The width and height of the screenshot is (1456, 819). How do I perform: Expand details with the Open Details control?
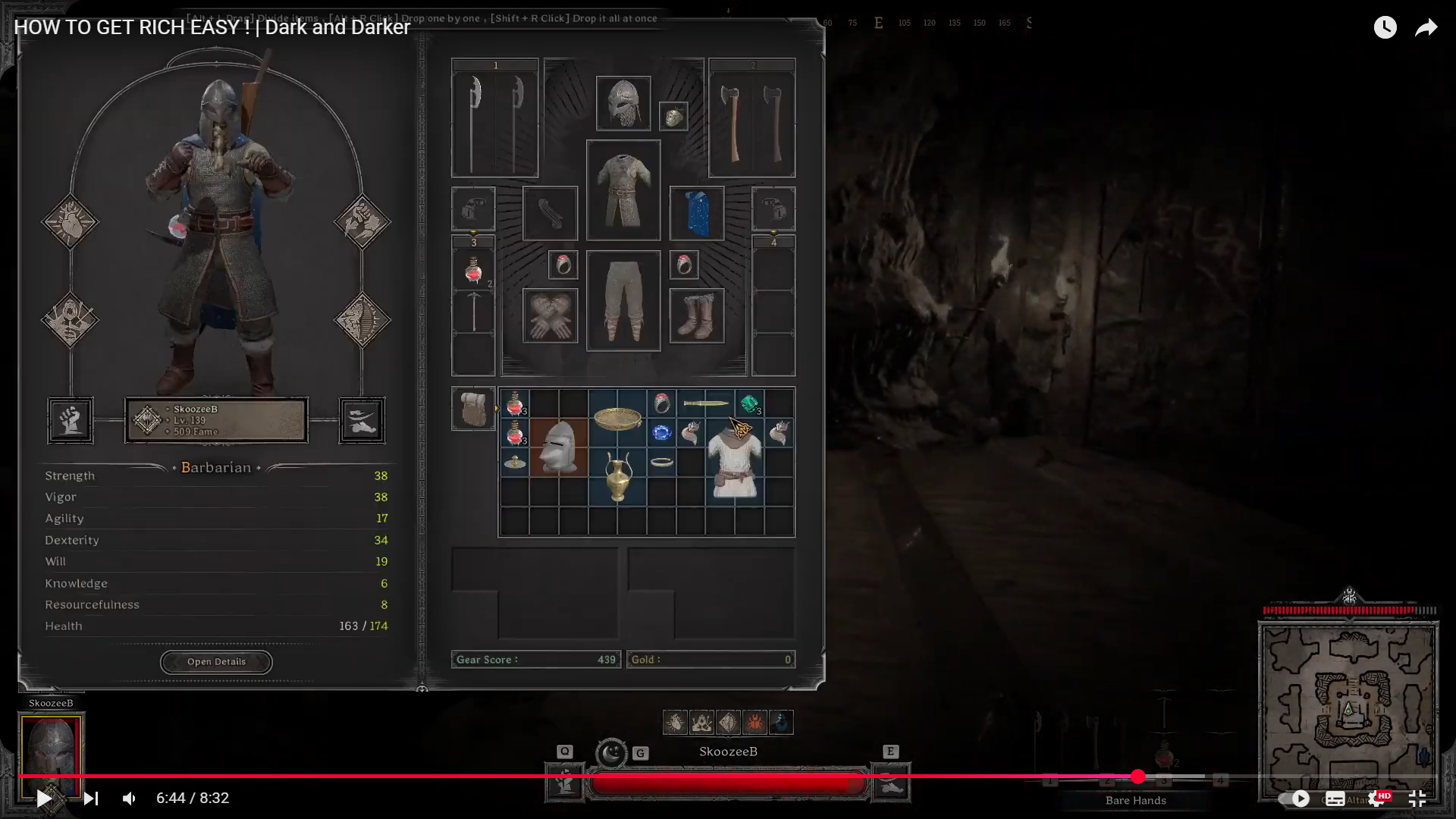point(216,661)
